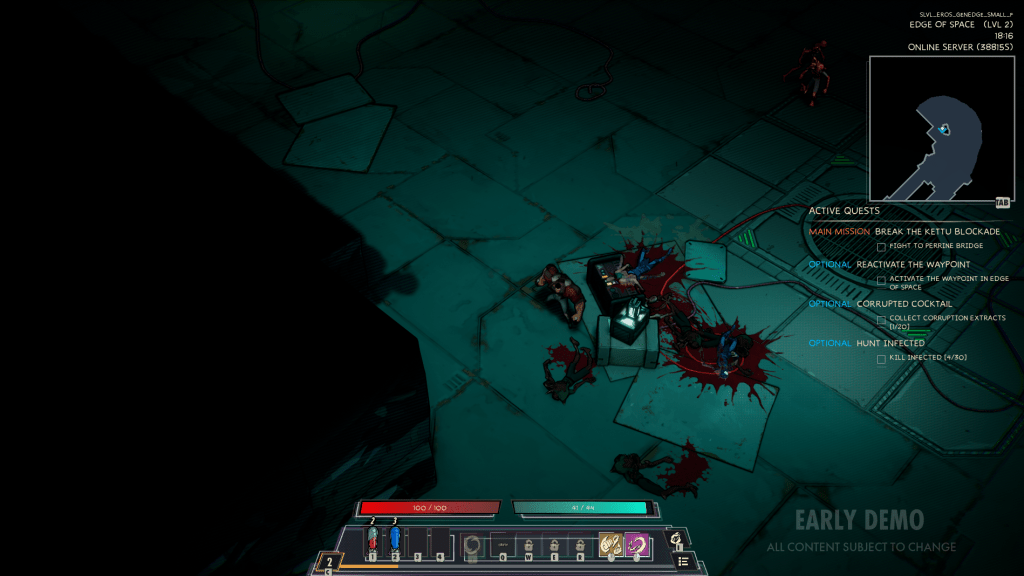Viewport: 1024px width, 576px height.
Task: Activate the purple swirl skill
Action: [636, 545]
